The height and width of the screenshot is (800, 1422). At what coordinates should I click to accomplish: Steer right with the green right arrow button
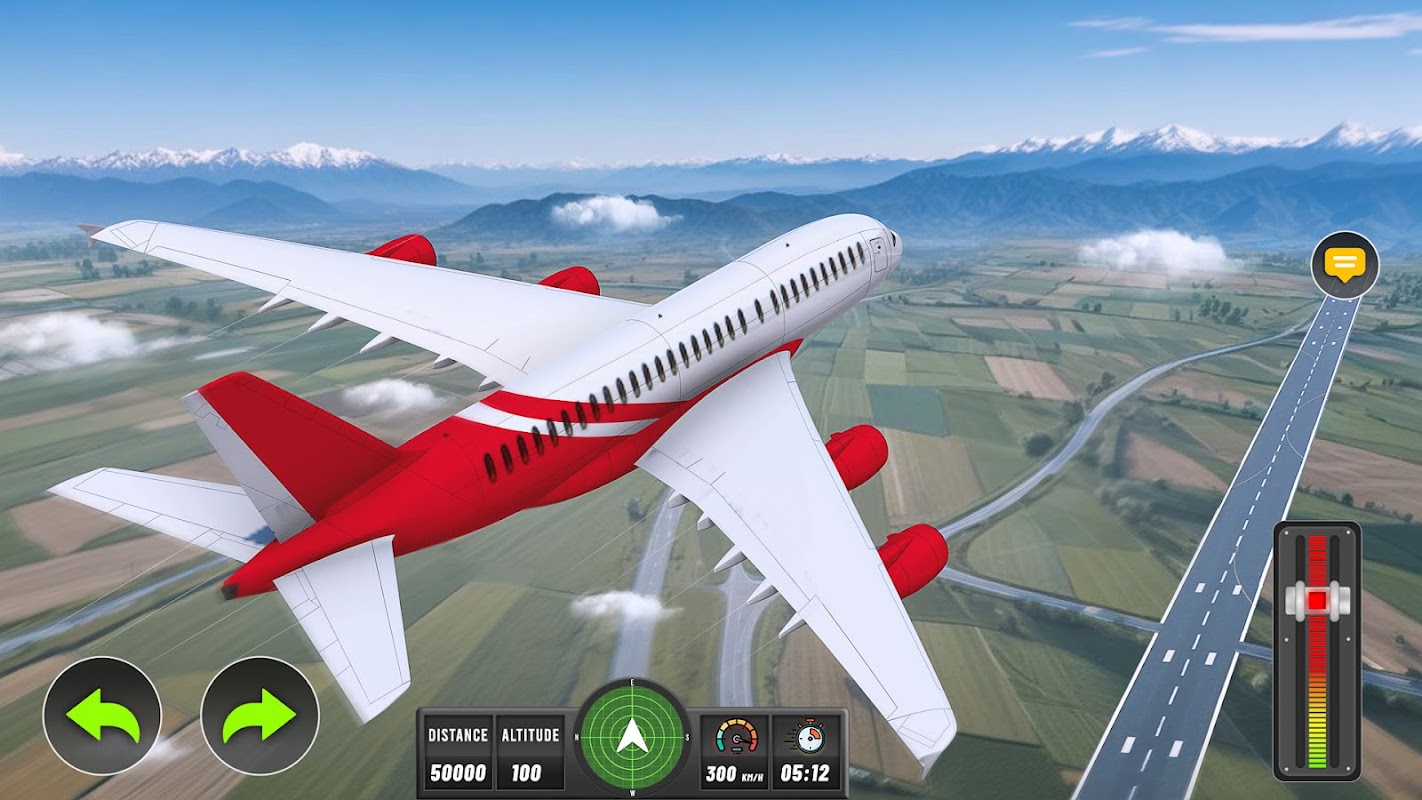point(260,715)
